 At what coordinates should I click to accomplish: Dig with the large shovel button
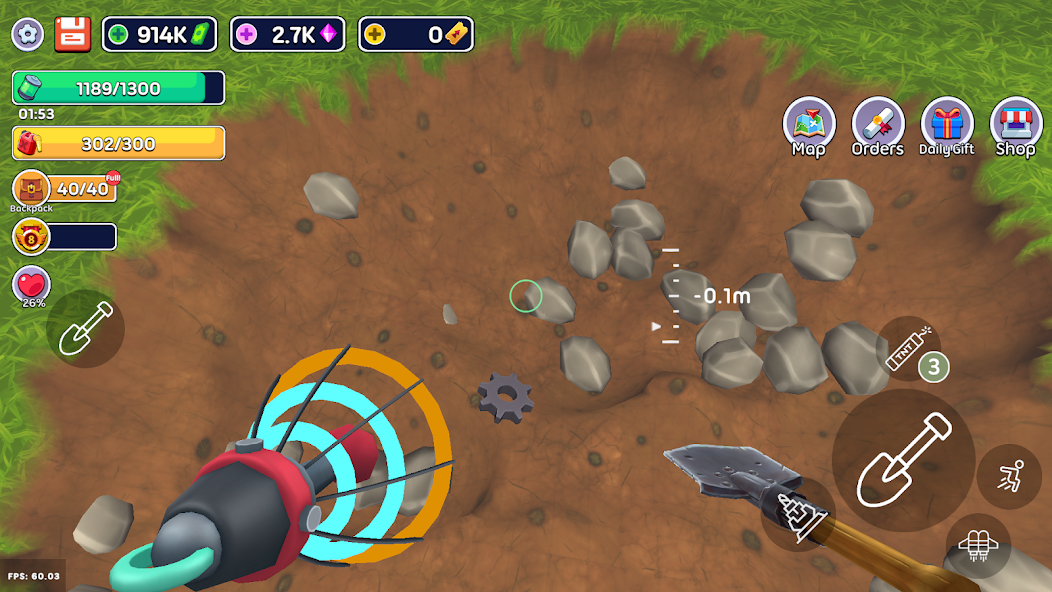pyautogui.click(x=903, y=460)
